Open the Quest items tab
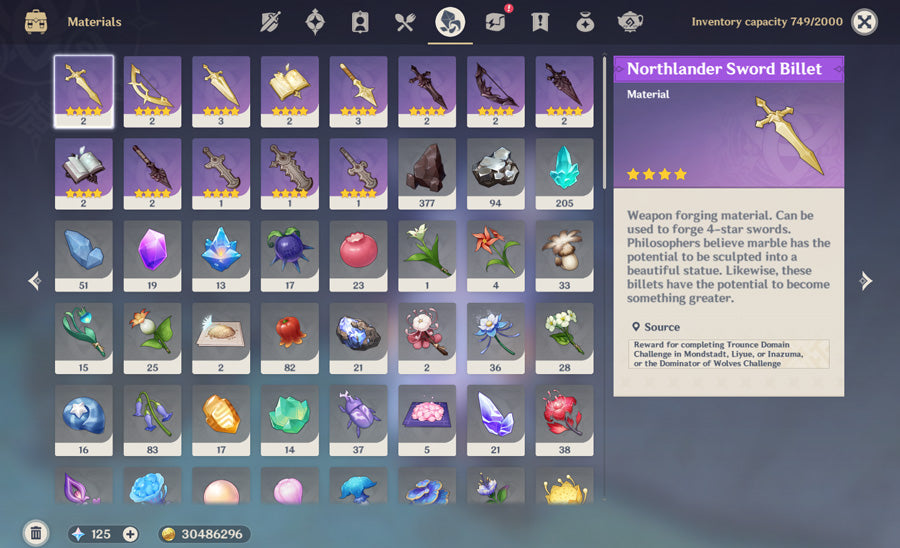The height and width of the screenshot is (548, 900). 540,21
